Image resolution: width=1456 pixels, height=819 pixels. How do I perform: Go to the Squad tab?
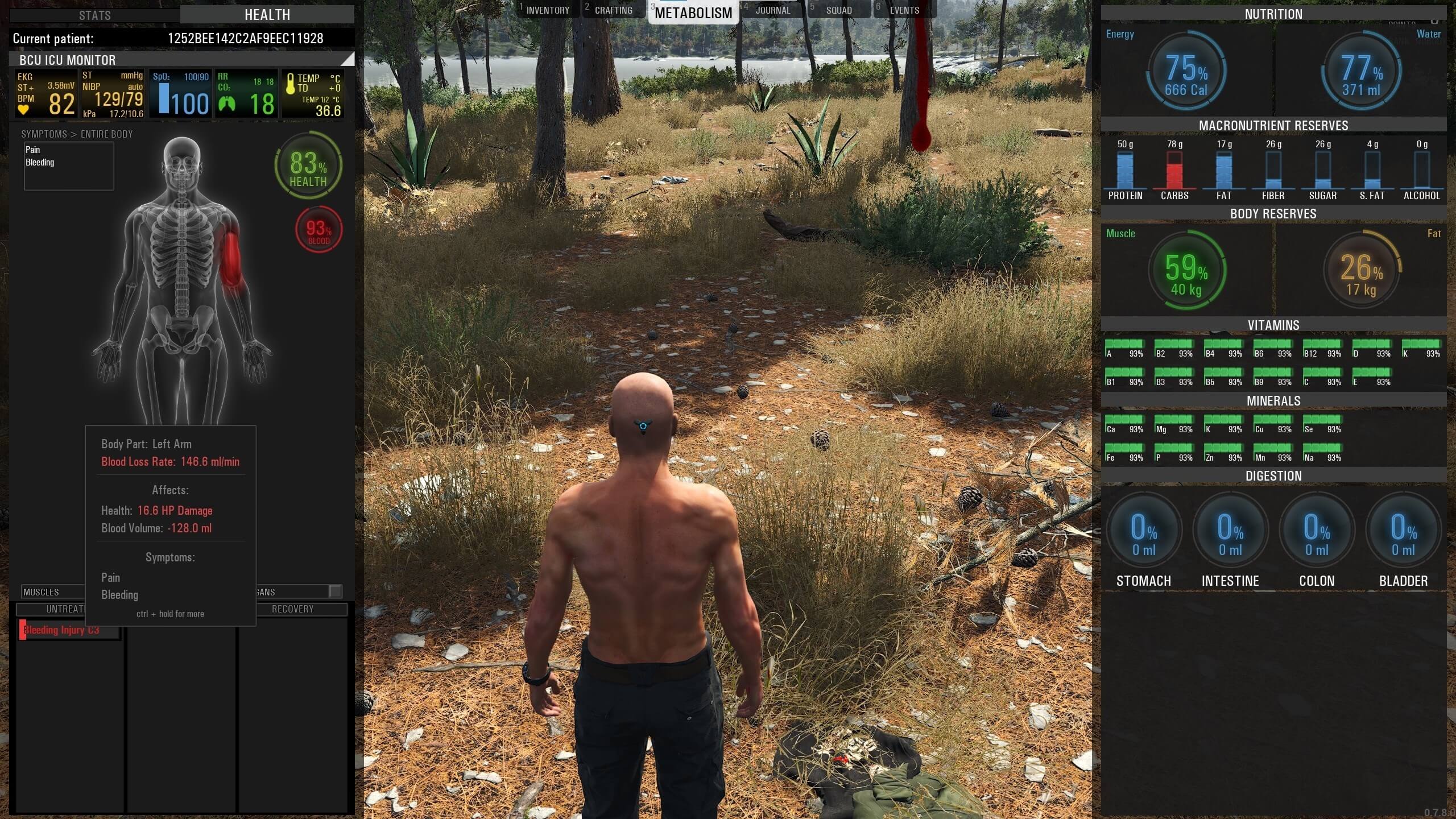pos(839,10)
